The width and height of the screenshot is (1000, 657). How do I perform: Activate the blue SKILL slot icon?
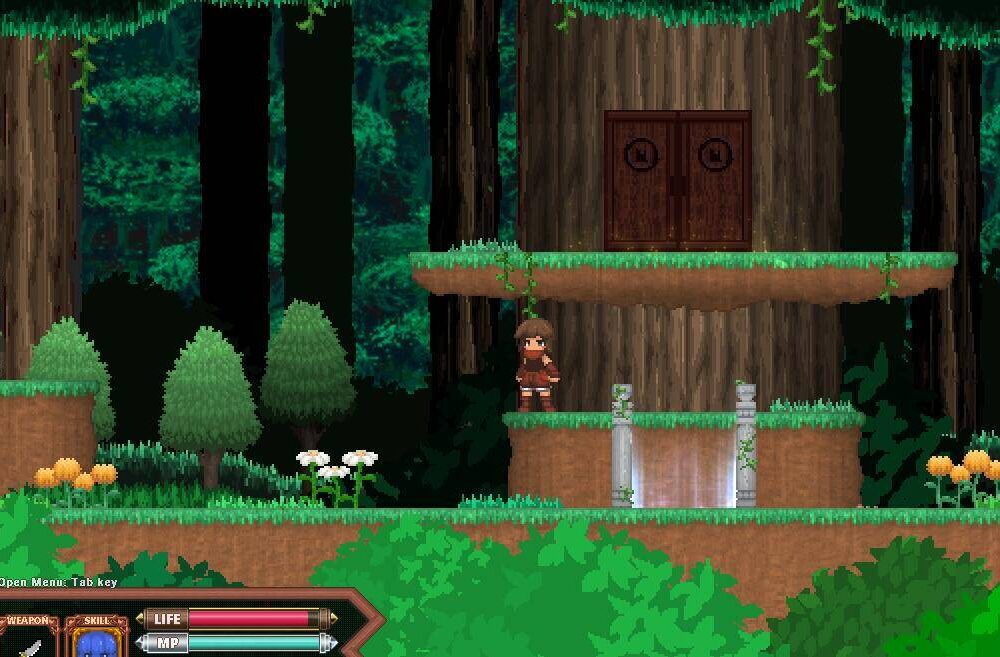tap(97, 642)
